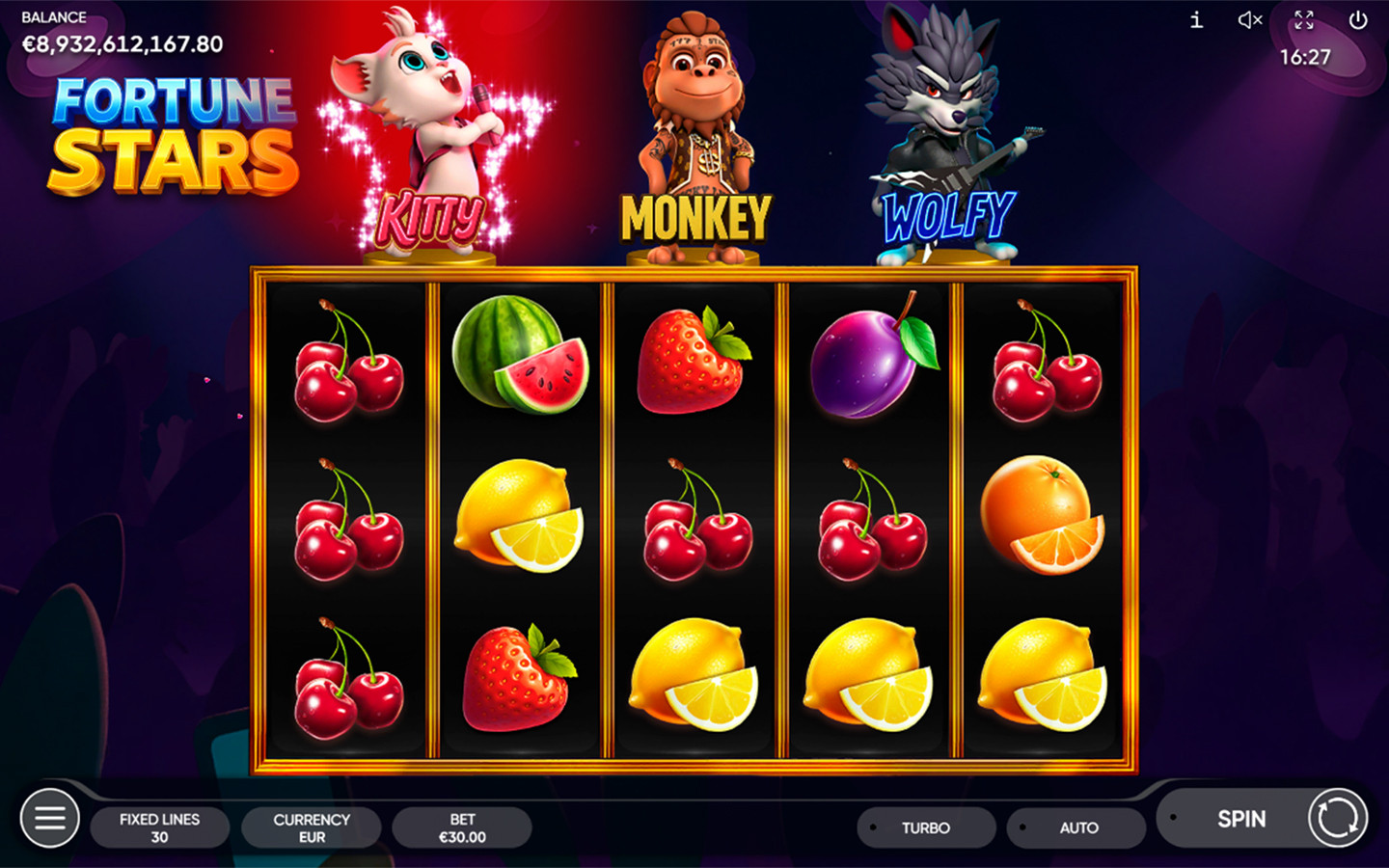The image size is (1389, 868).
Task: Open the Currency EUR setting
Action: click(x=311, y=827)
